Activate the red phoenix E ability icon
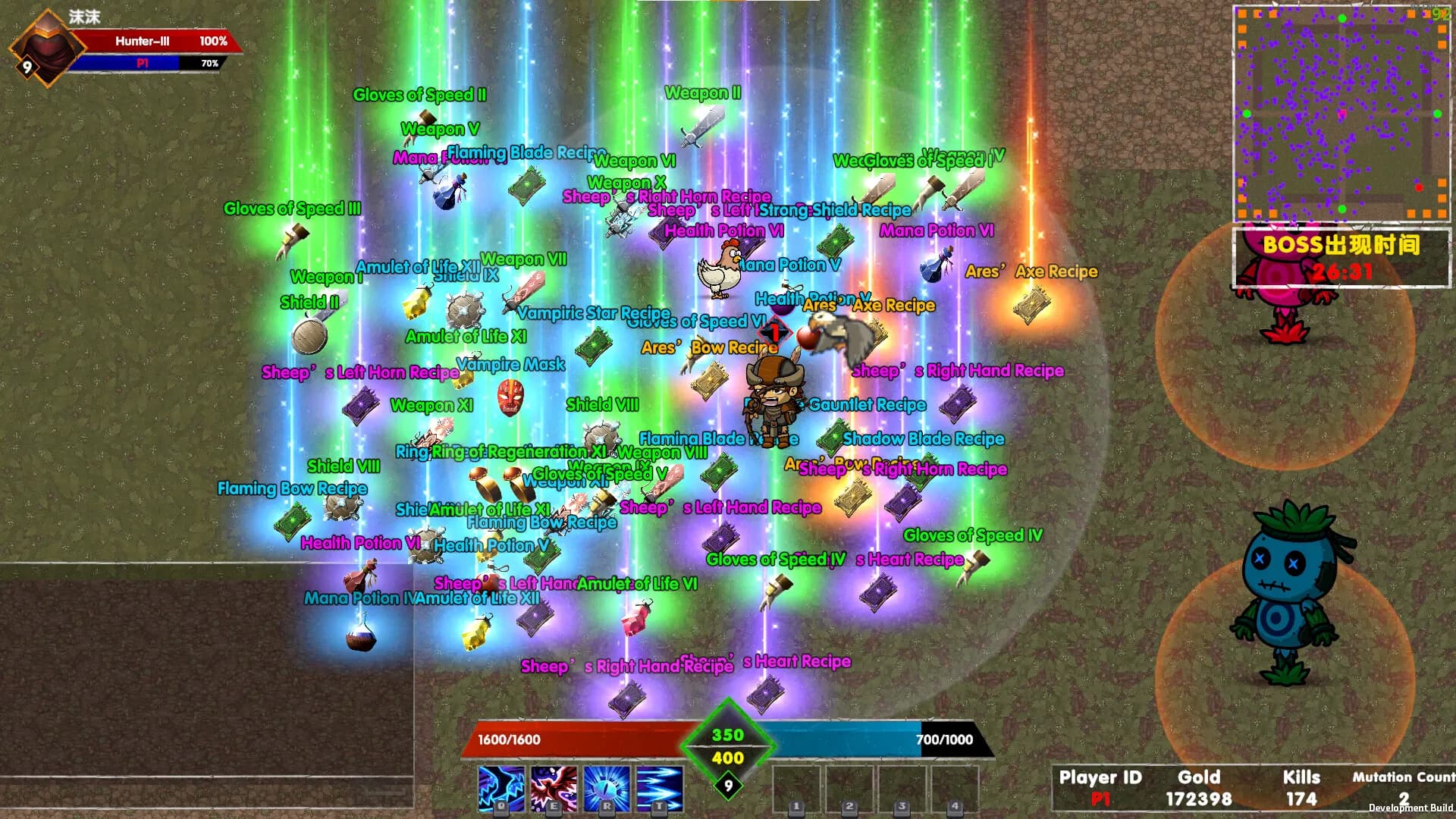 [x=552, y=789]
